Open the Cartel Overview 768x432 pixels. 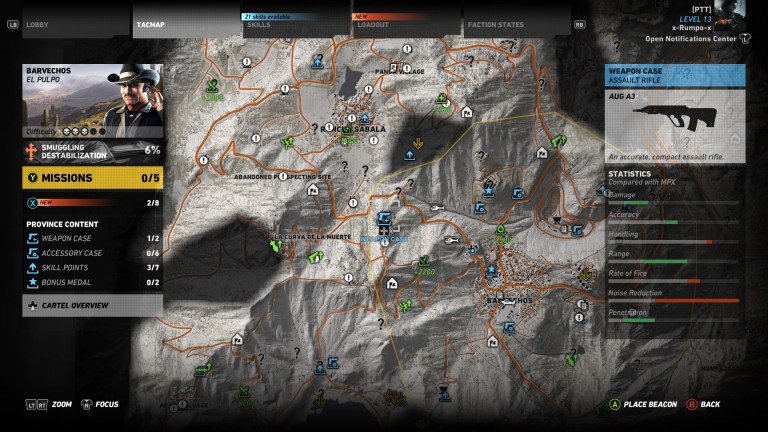(x=92, y=305)
